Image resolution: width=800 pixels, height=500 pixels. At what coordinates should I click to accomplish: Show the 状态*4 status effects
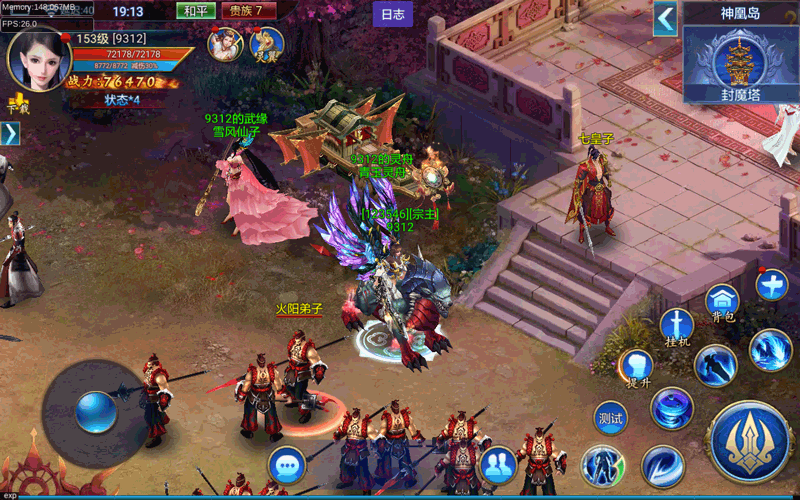click(122, 100)
